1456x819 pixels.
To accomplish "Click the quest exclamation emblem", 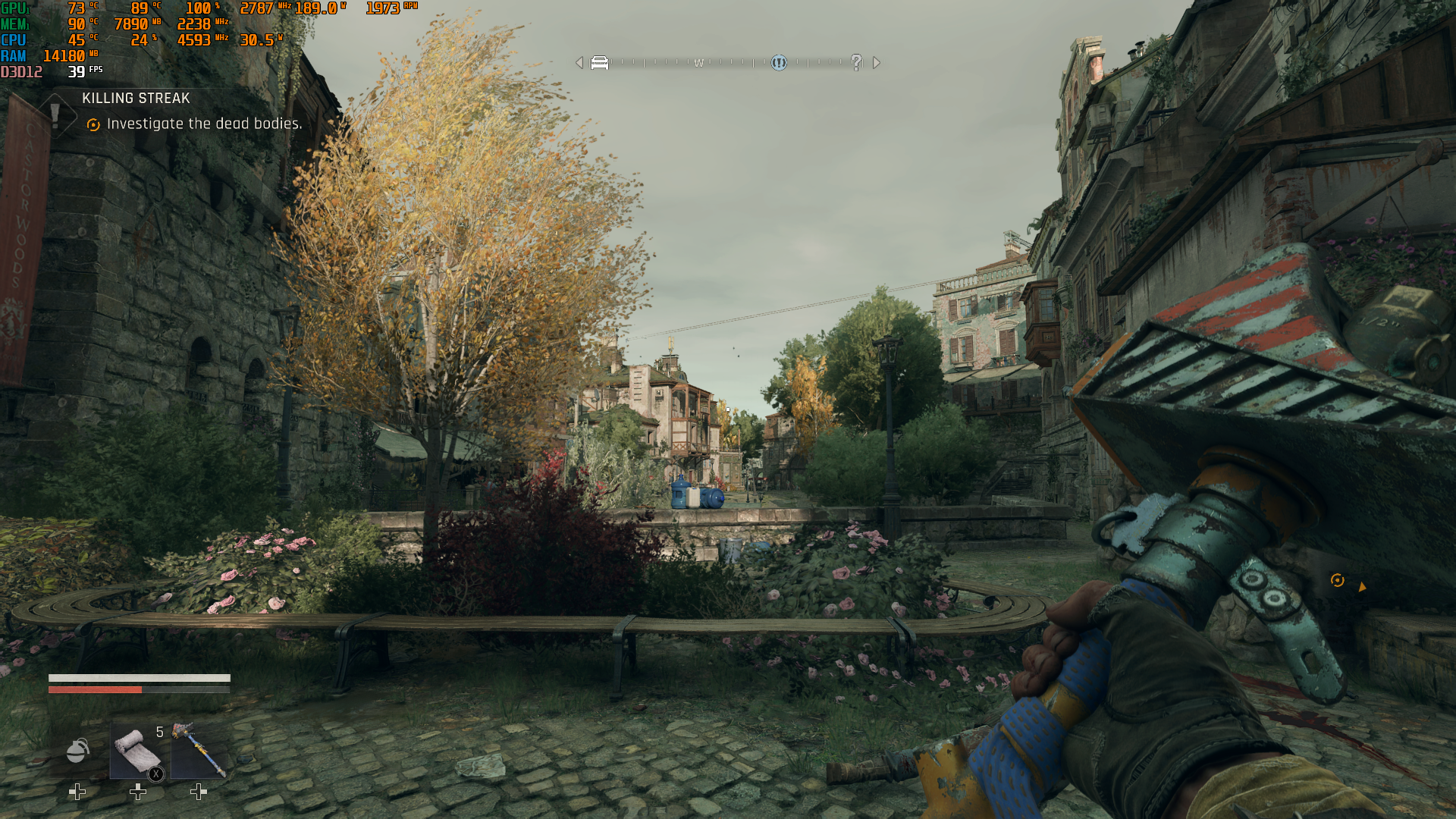I will coord(55,115).
